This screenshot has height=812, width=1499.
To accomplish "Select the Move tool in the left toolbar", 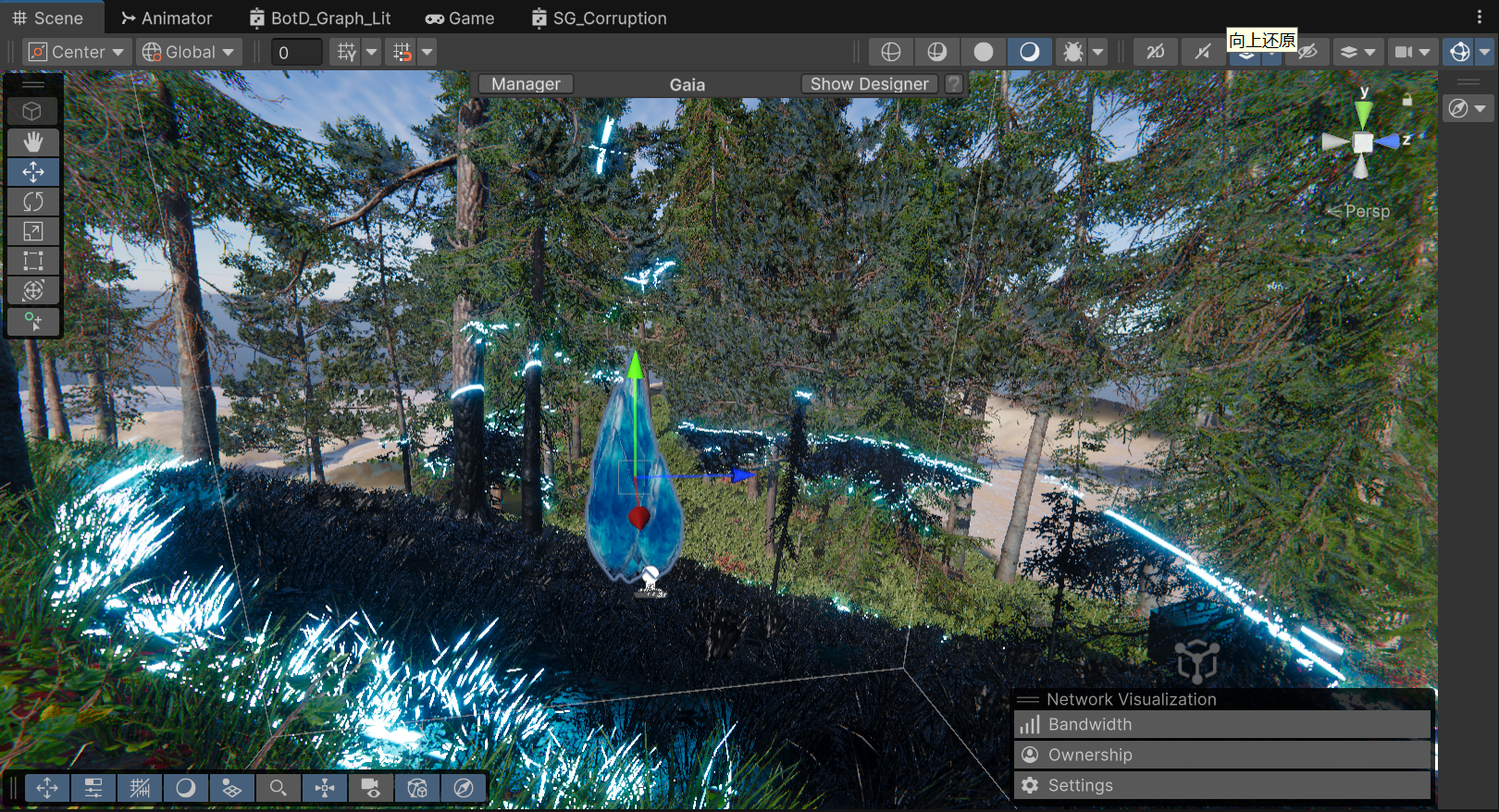I will click(33, 172).
